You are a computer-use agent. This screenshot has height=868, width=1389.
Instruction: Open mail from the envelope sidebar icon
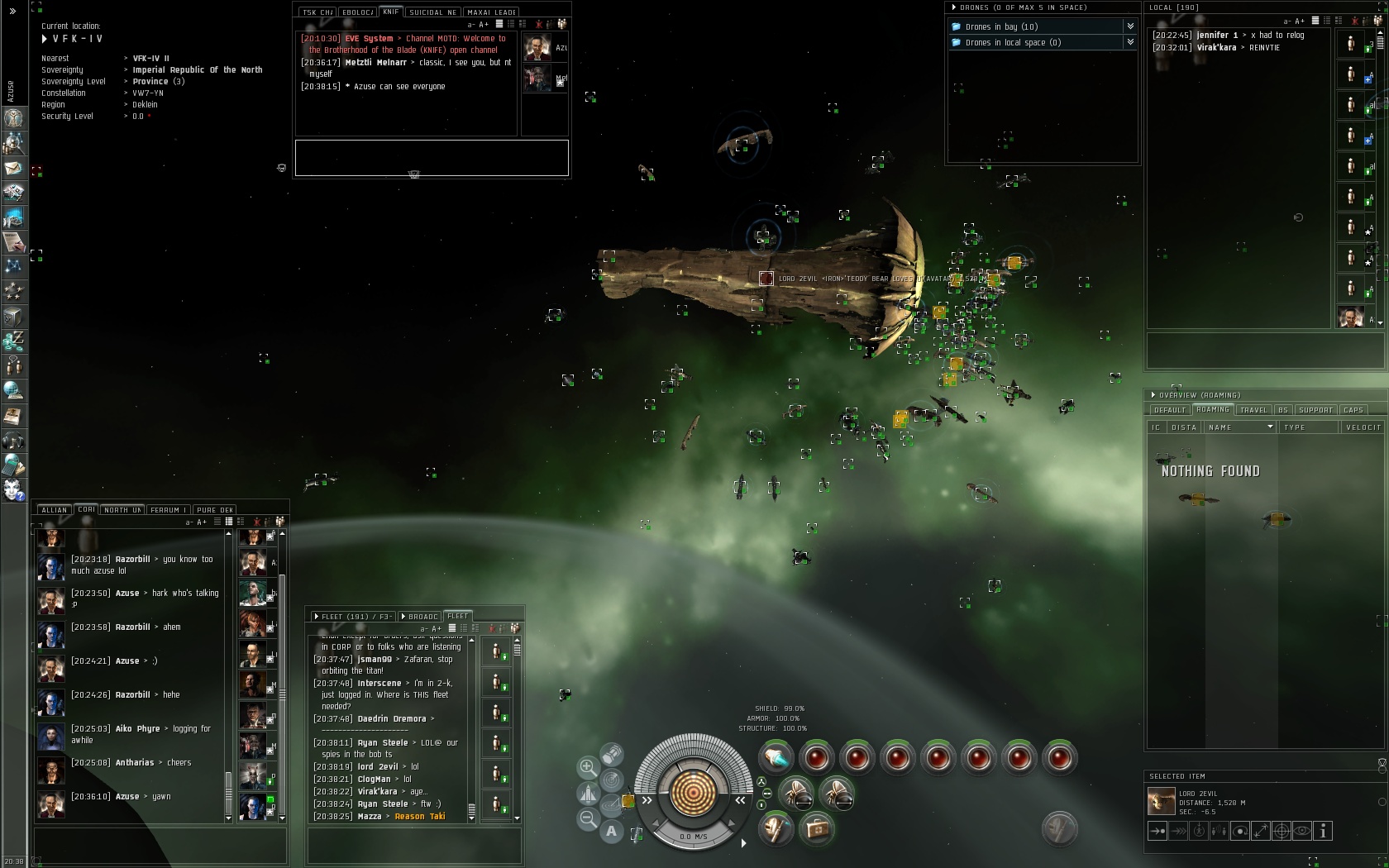13,168
